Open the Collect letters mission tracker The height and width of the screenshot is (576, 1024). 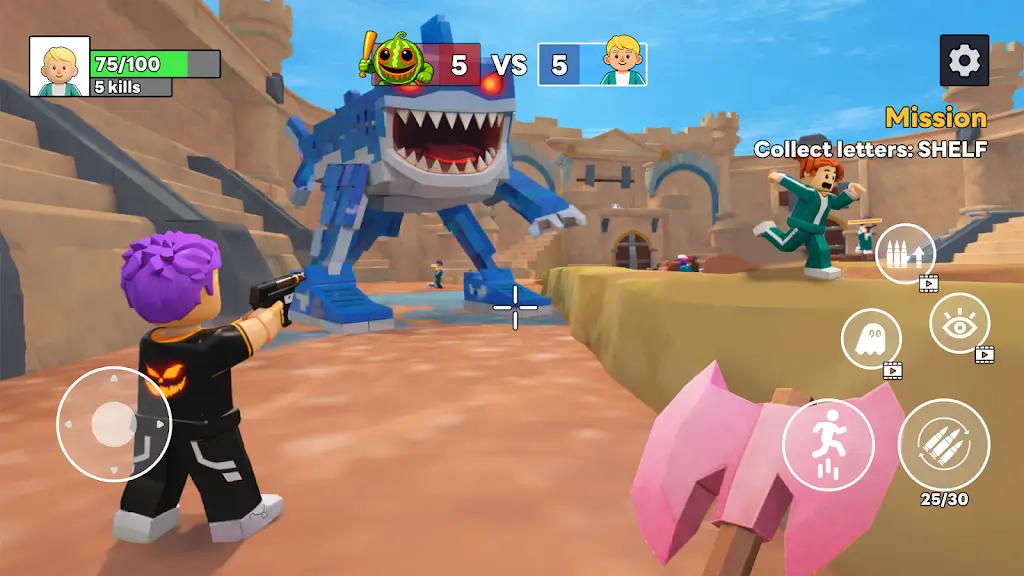click(870, 149)
